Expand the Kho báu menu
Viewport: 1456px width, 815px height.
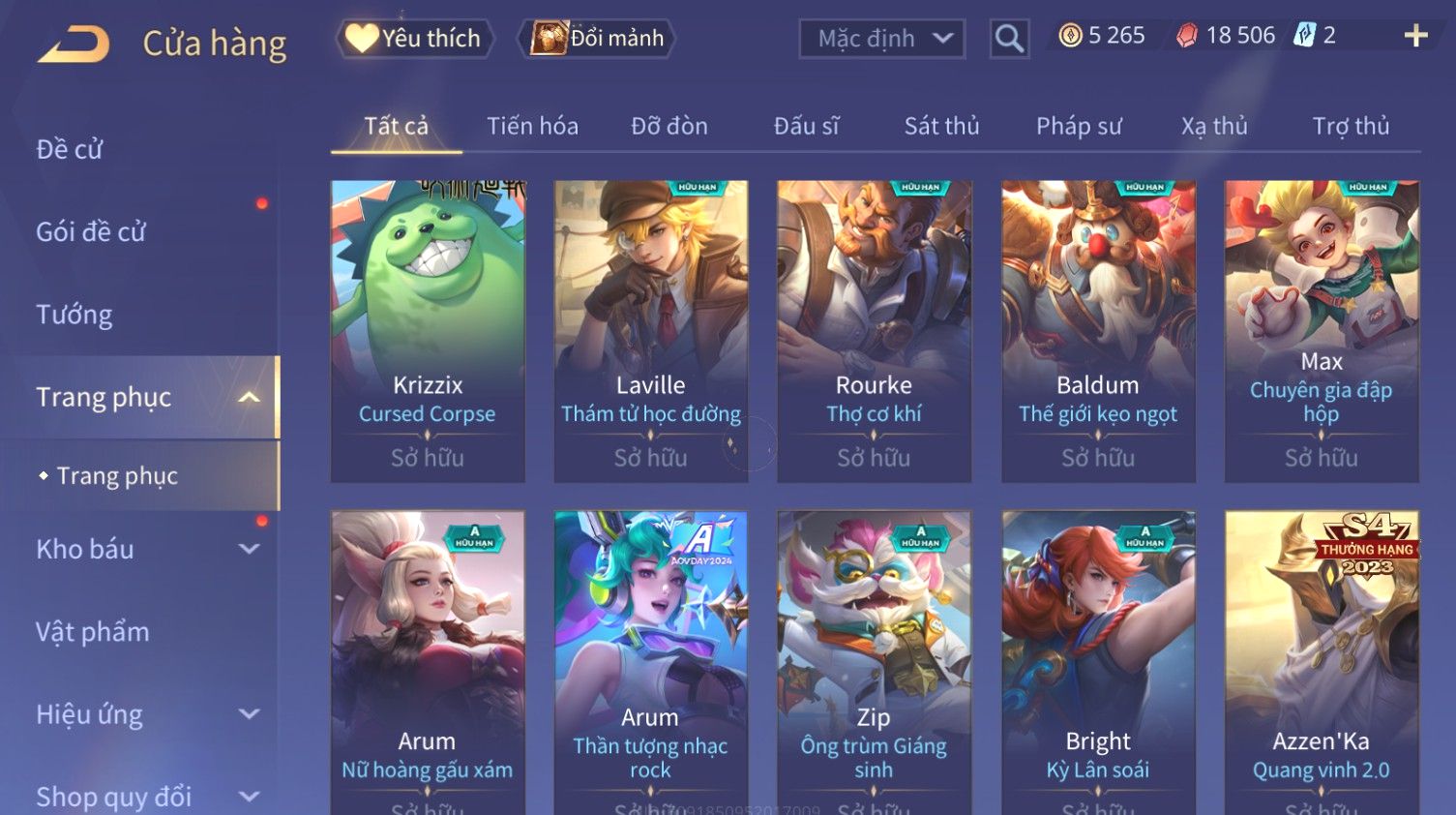tap(145, 549)
